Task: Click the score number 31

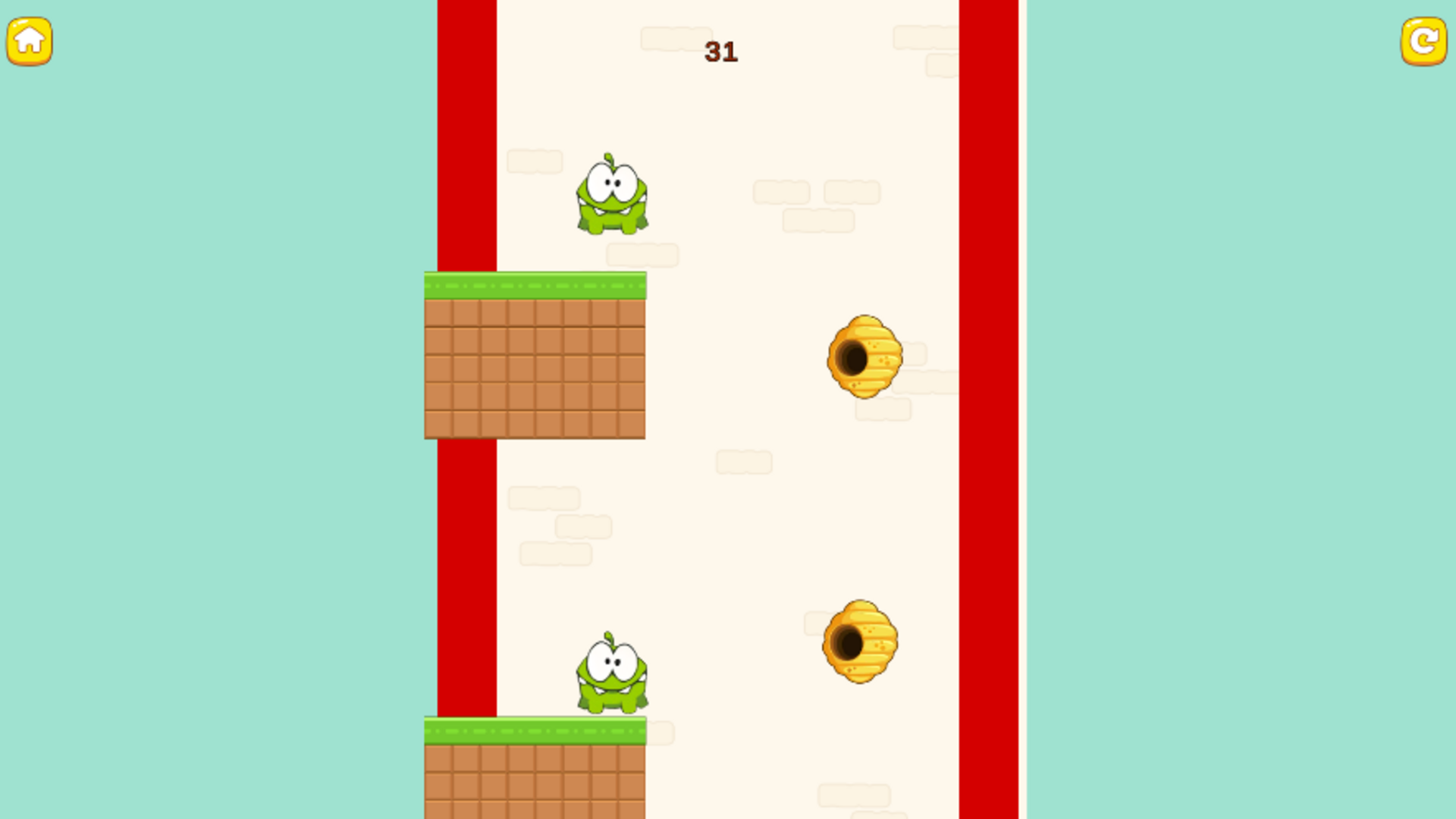Action: pos(720,52)
